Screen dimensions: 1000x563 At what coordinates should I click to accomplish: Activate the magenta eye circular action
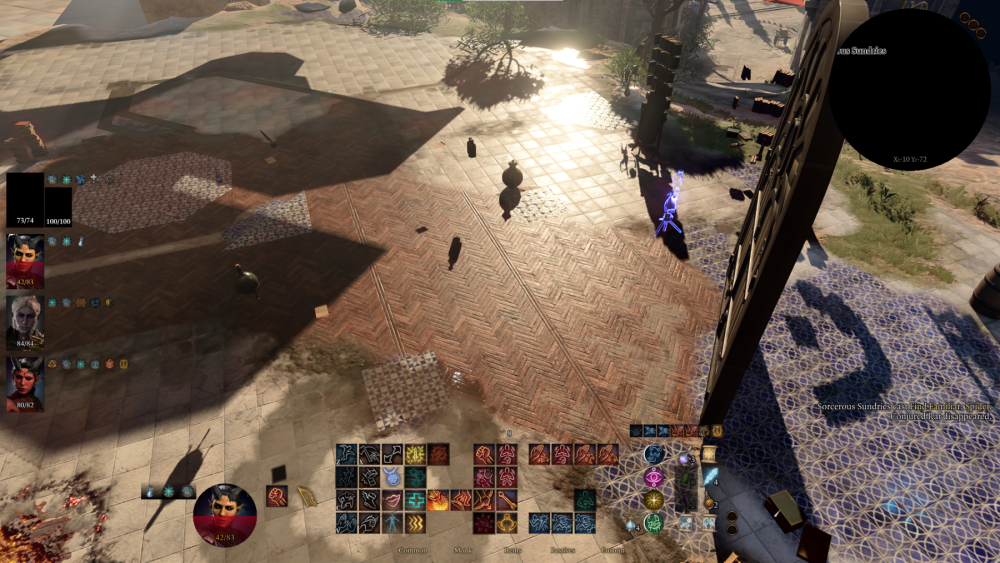(x=654, y=476)
